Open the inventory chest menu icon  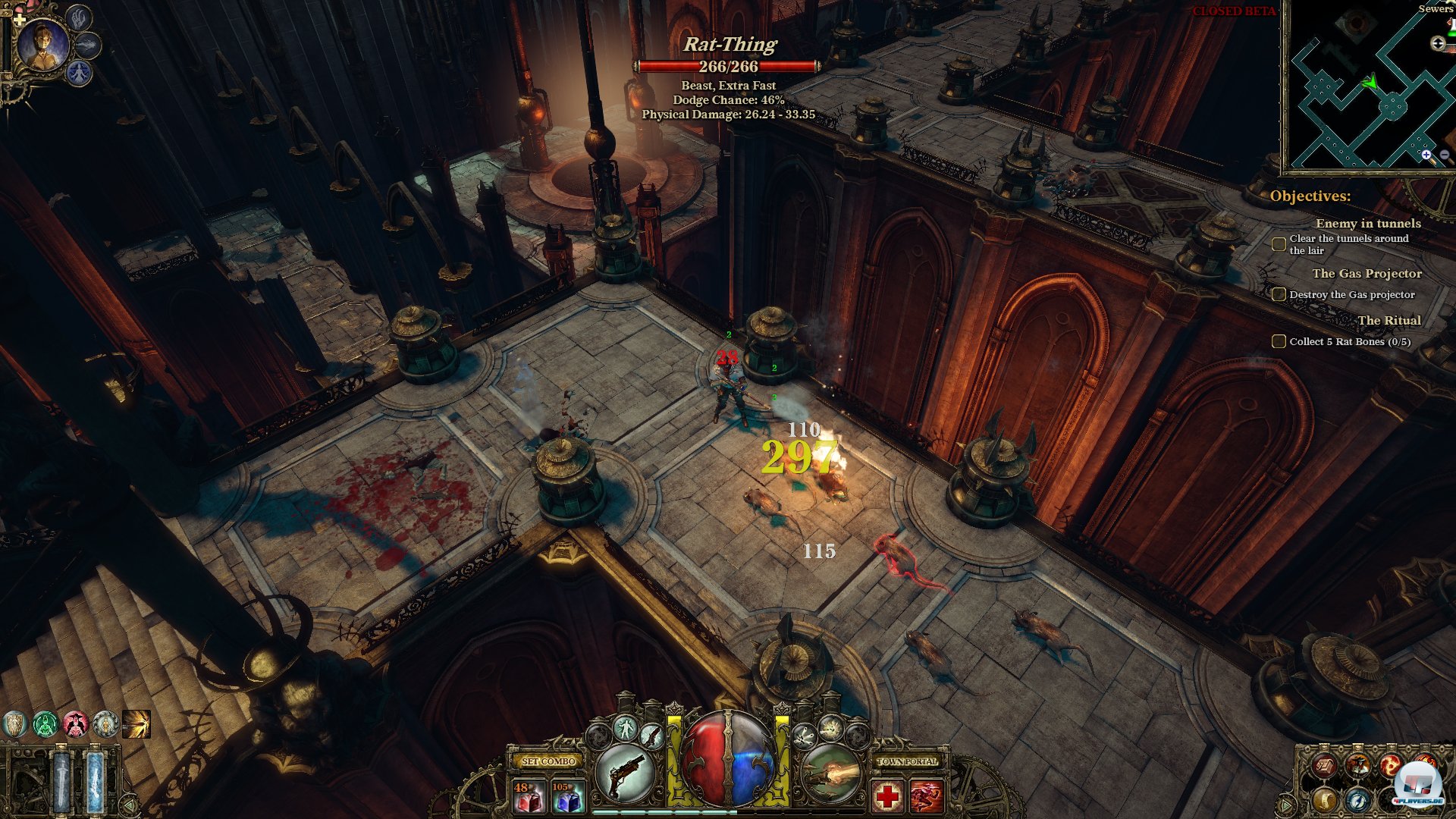1325,766
